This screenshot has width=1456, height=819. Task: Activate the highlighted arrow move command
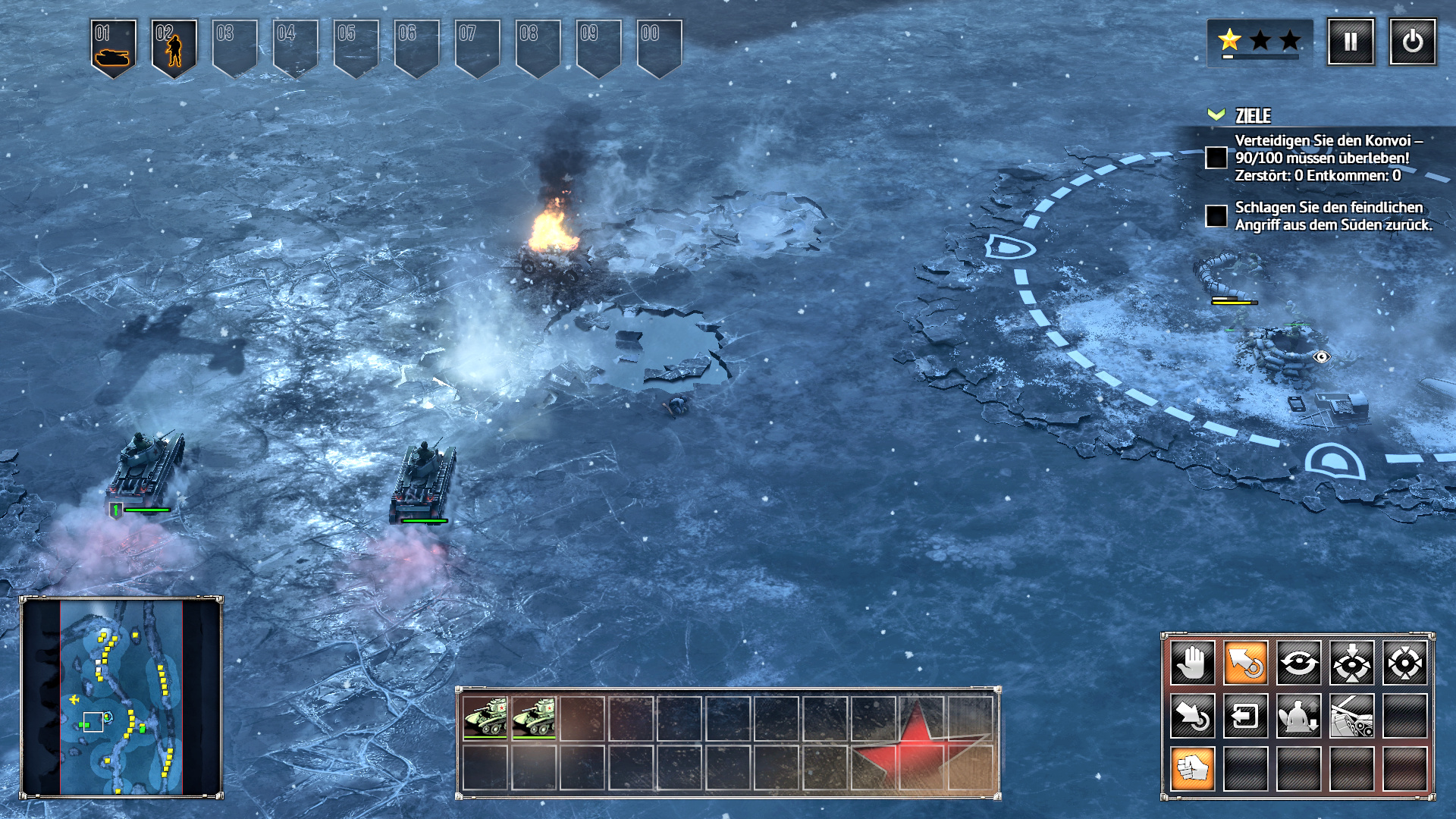(x=1245, y=663)
